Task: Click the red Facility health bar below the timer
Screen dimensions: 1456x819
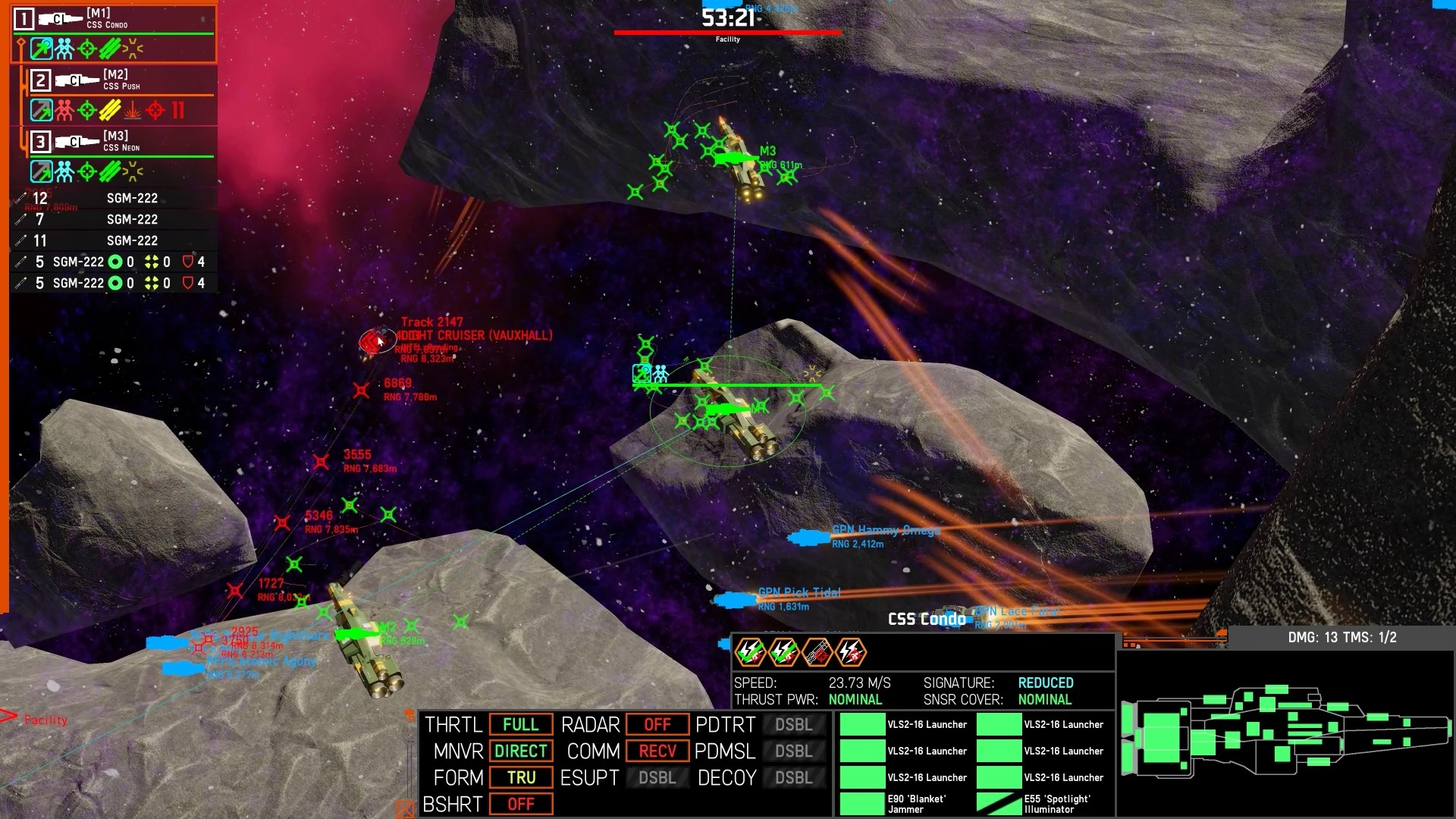Action: [x=728, y=33]
